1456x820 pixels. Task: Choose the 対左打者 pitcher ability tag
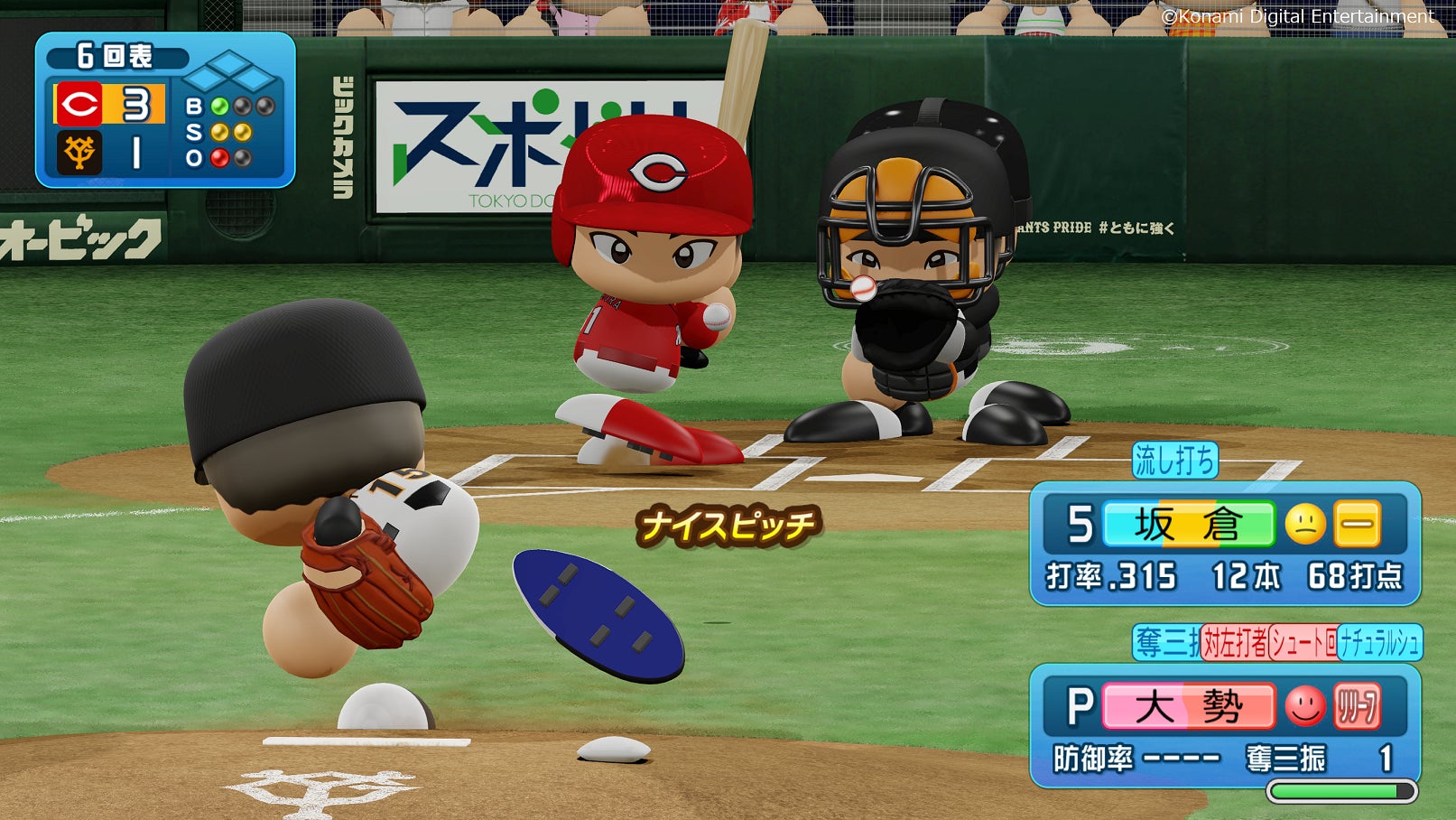pyautogui.click(x=1234, y=643)
